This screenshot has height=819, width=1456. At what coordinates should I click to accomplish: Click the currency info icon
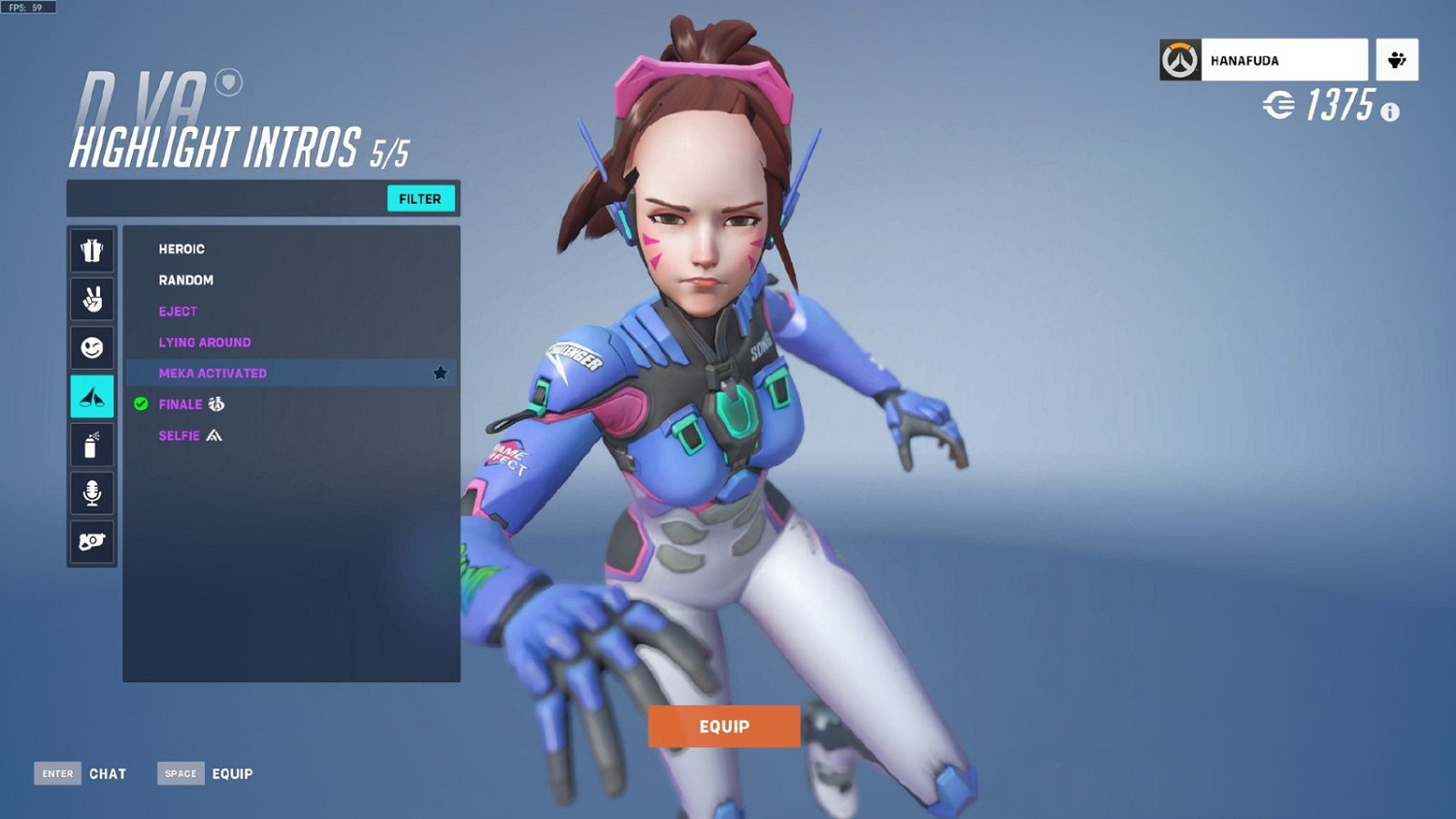(x=1390, y=113)
